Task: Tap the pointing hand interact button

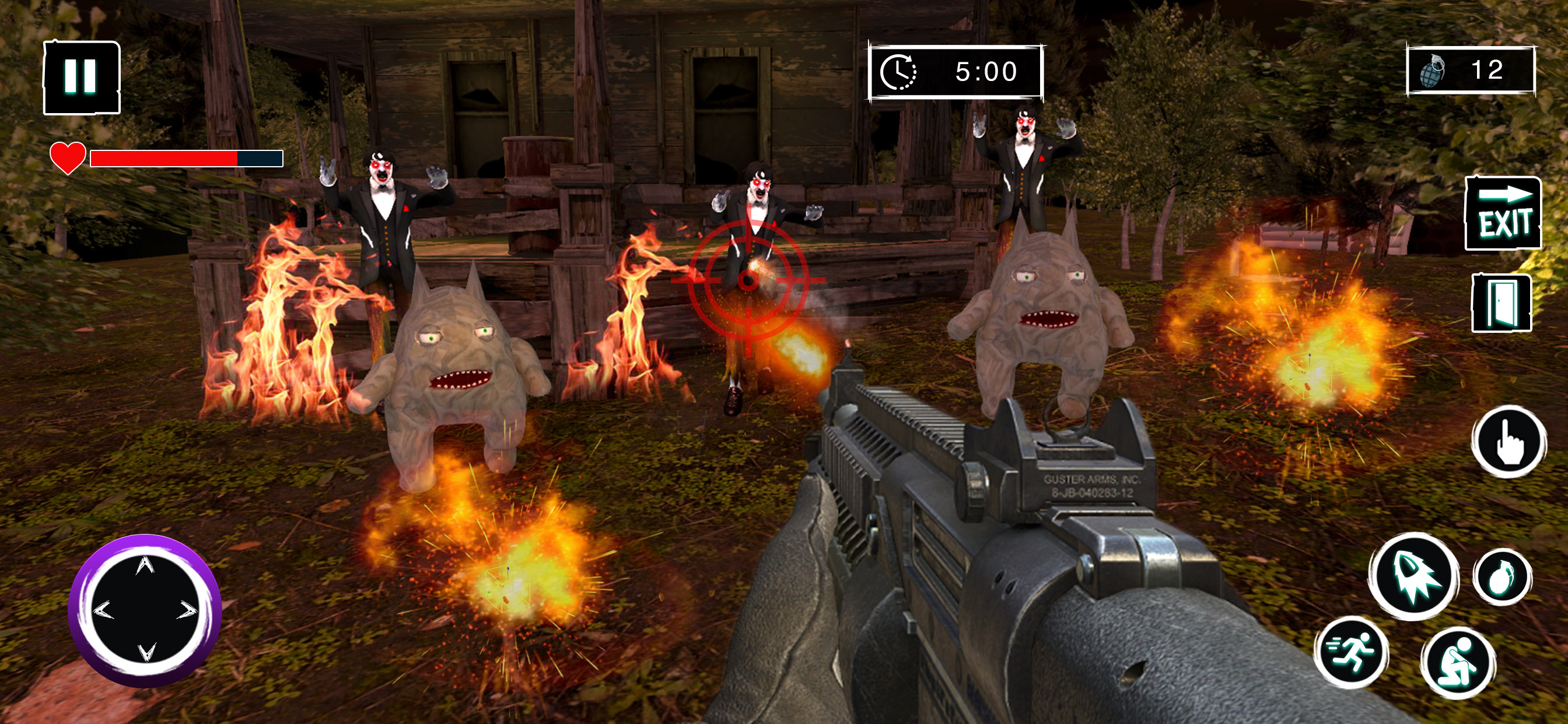Action: [1509, 441]
